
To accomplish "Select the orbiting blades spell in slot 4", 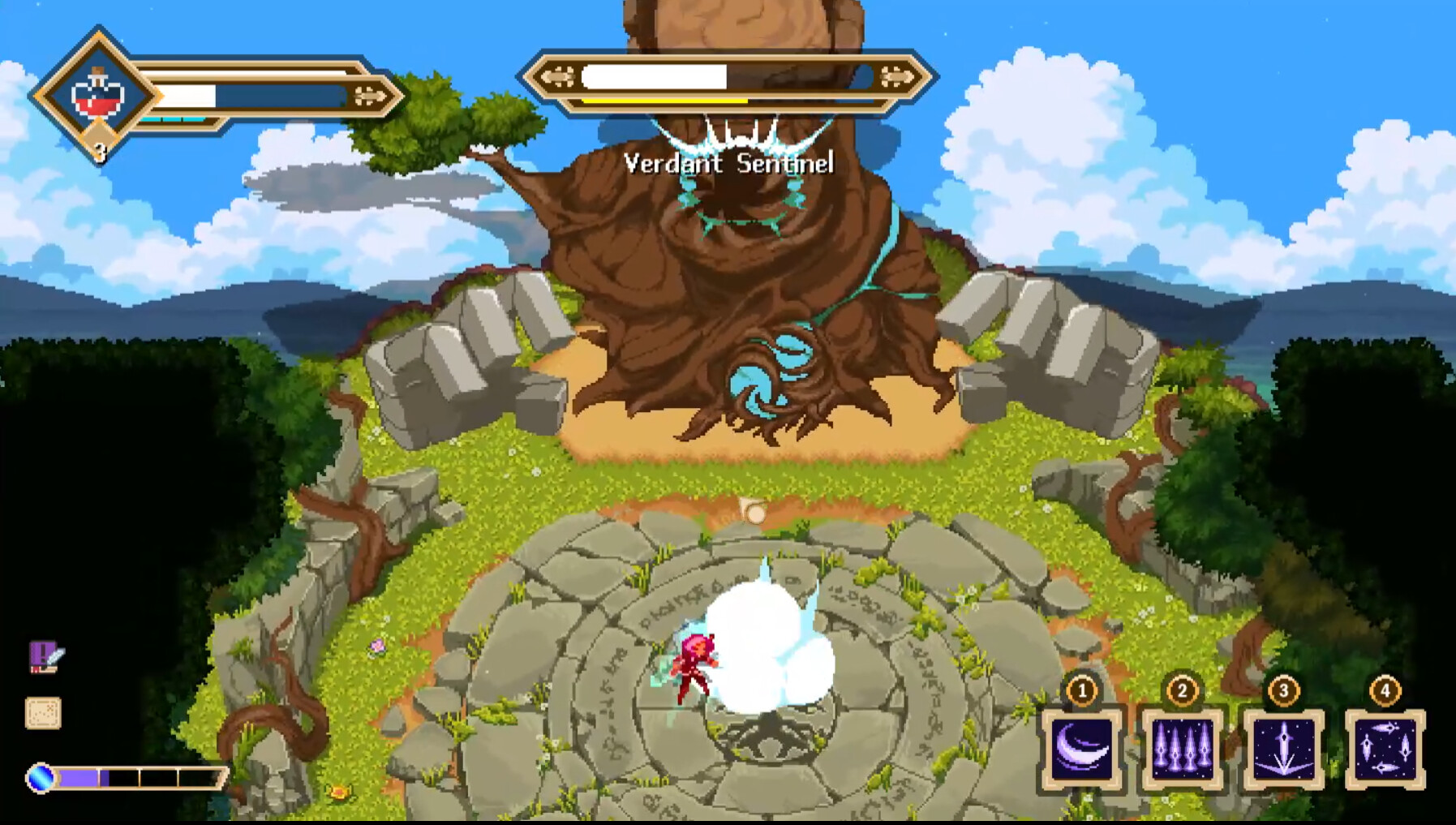I will coord(1385,750).
